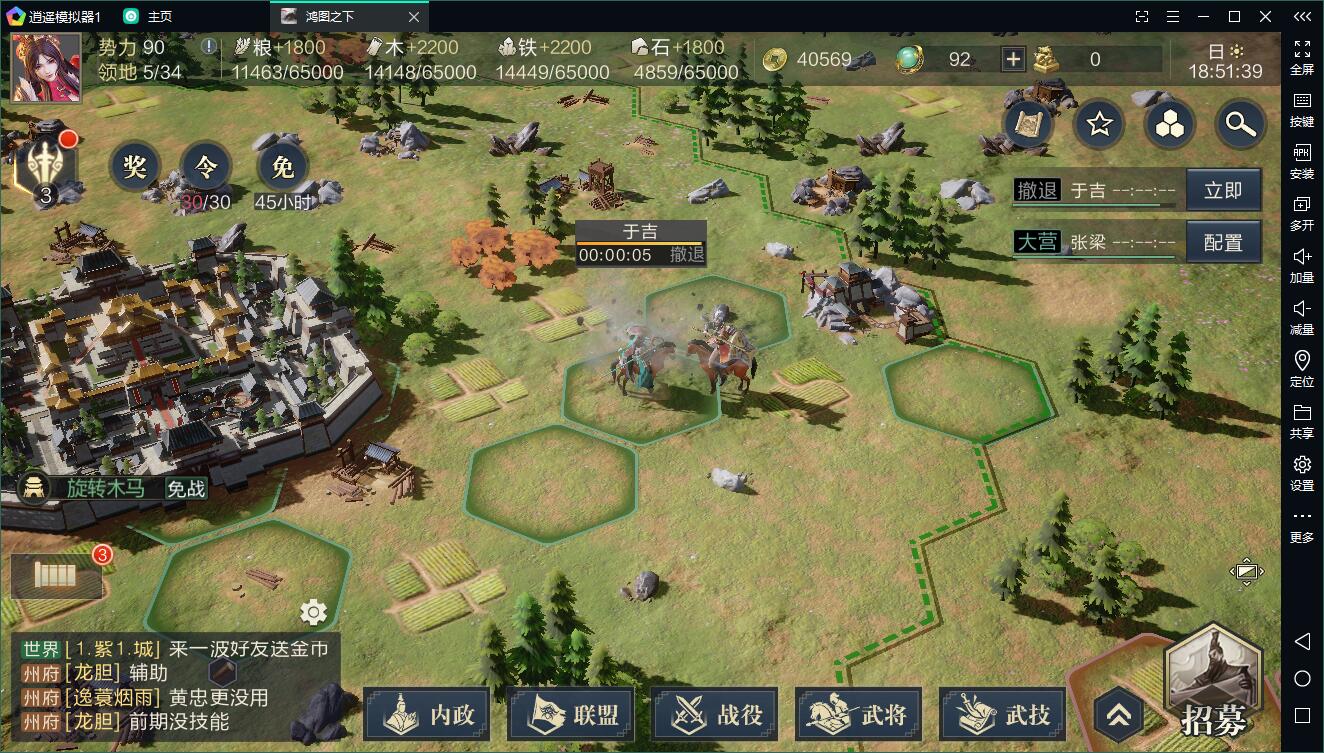Click 撤退 on the 于吉 march label
The width and height of the screenshot is (1324, 753).
687,254
